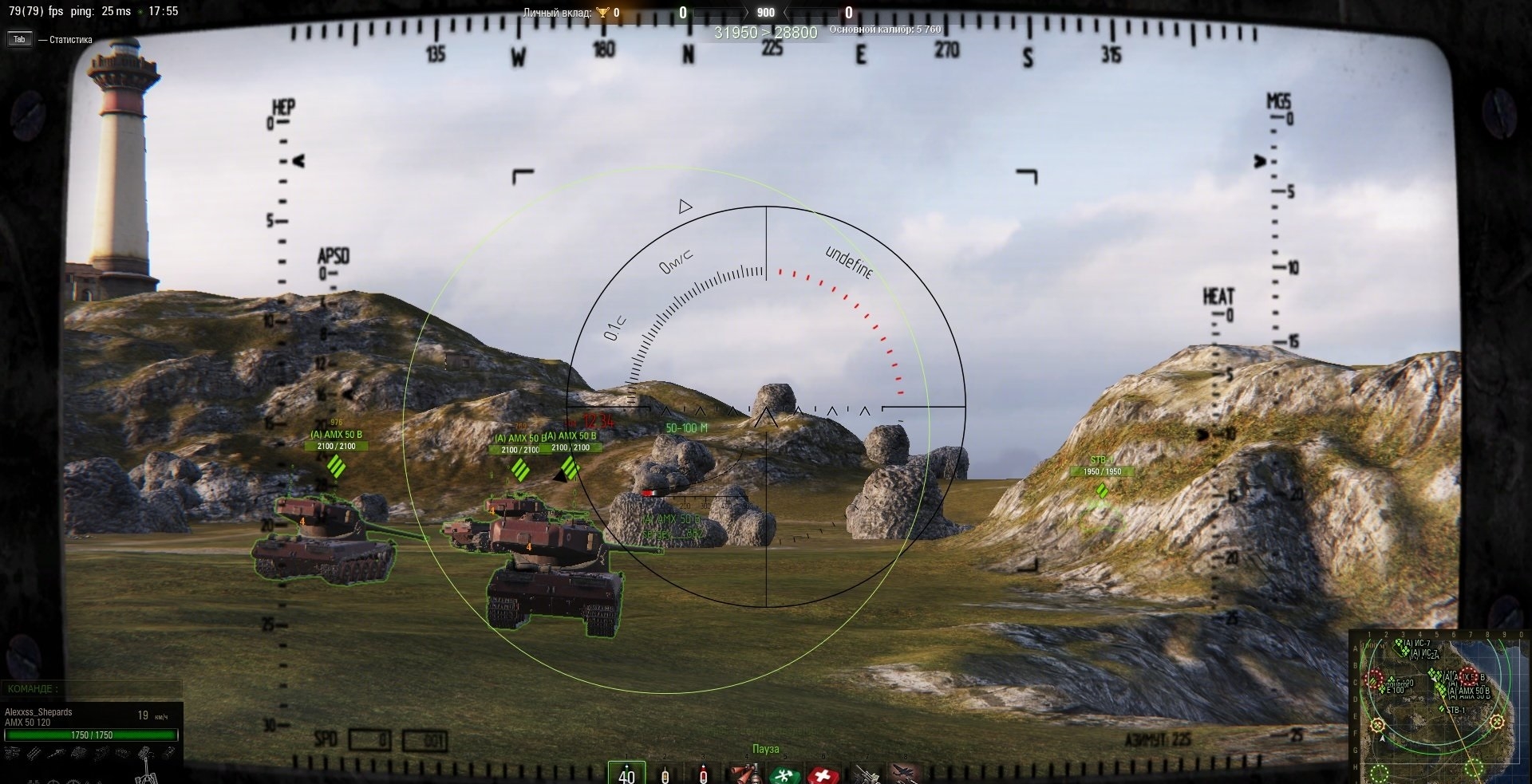Use the red first aid kit
Image resolution: width=1532 pixels, height=784 pixels.
[823, 774]
